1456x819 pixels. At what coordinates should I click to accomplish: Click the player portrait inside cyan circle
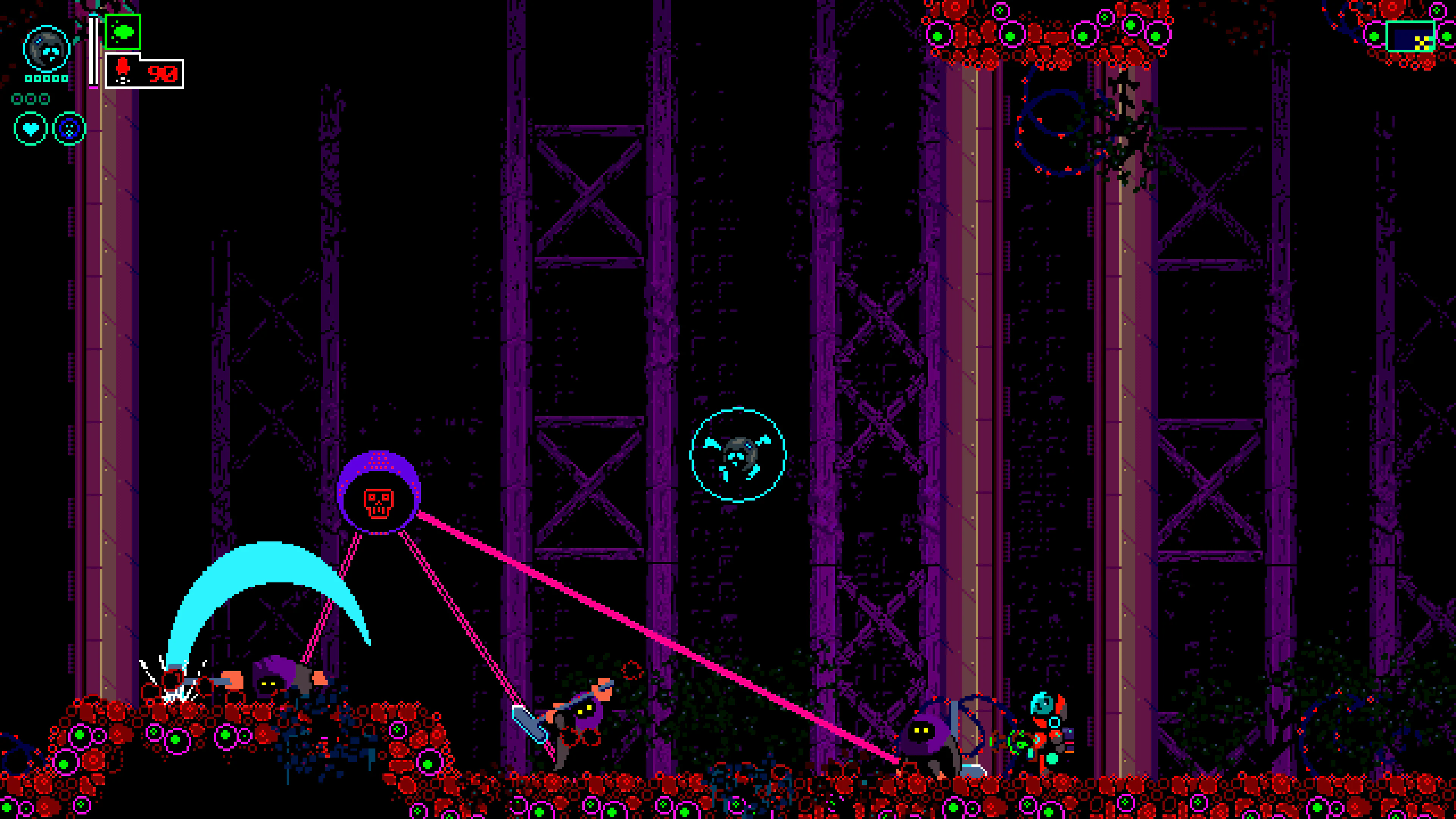tap(46, 49)
